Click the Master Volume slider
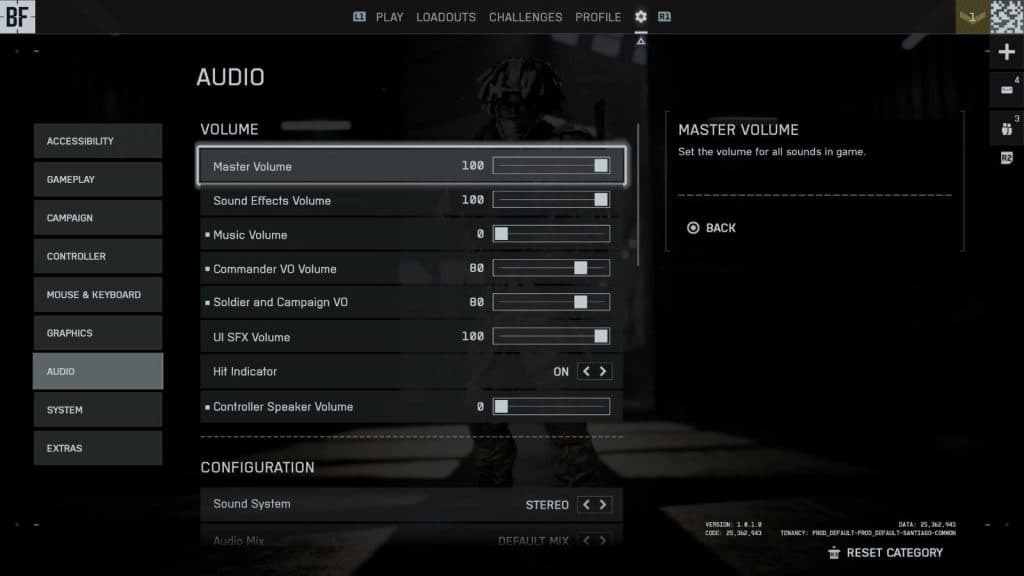 click(x=551, y=166)
